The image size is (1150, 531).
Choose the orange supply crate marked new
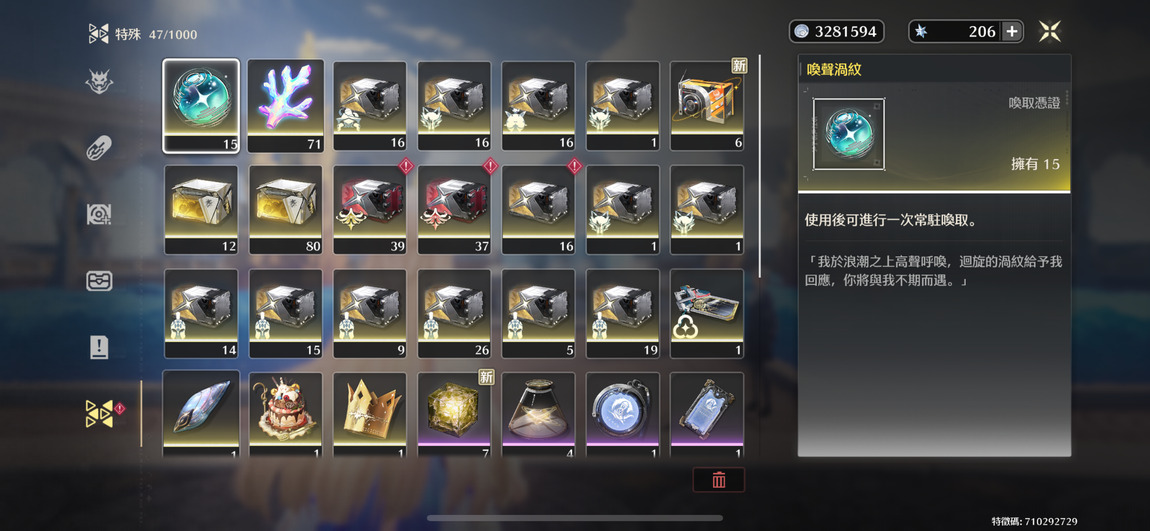coord(707,106)
